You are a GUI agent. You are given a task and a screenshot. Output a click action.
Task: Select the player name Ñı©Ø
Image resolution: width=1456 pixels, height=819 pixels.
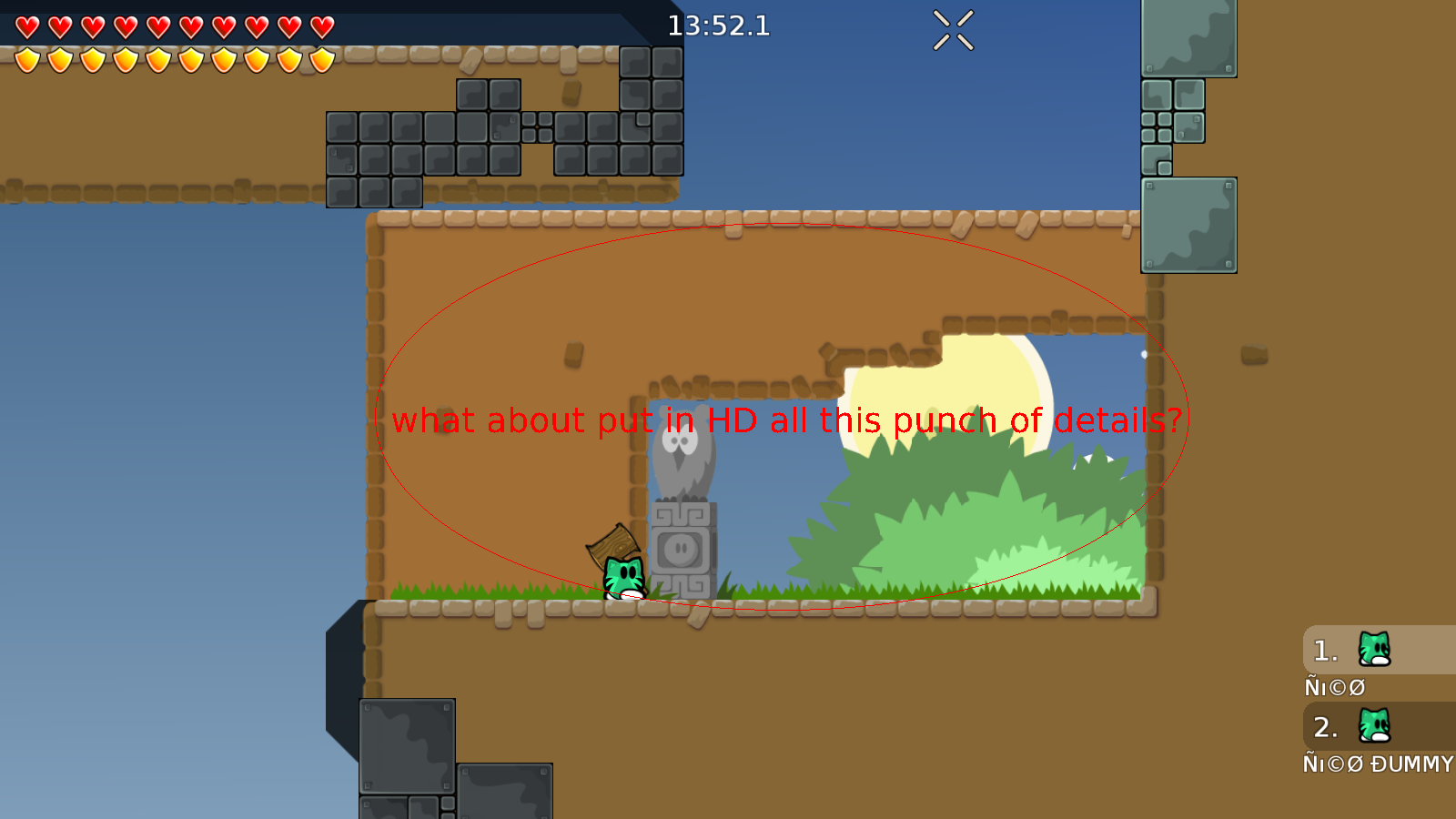click(x=1335, y=687)
